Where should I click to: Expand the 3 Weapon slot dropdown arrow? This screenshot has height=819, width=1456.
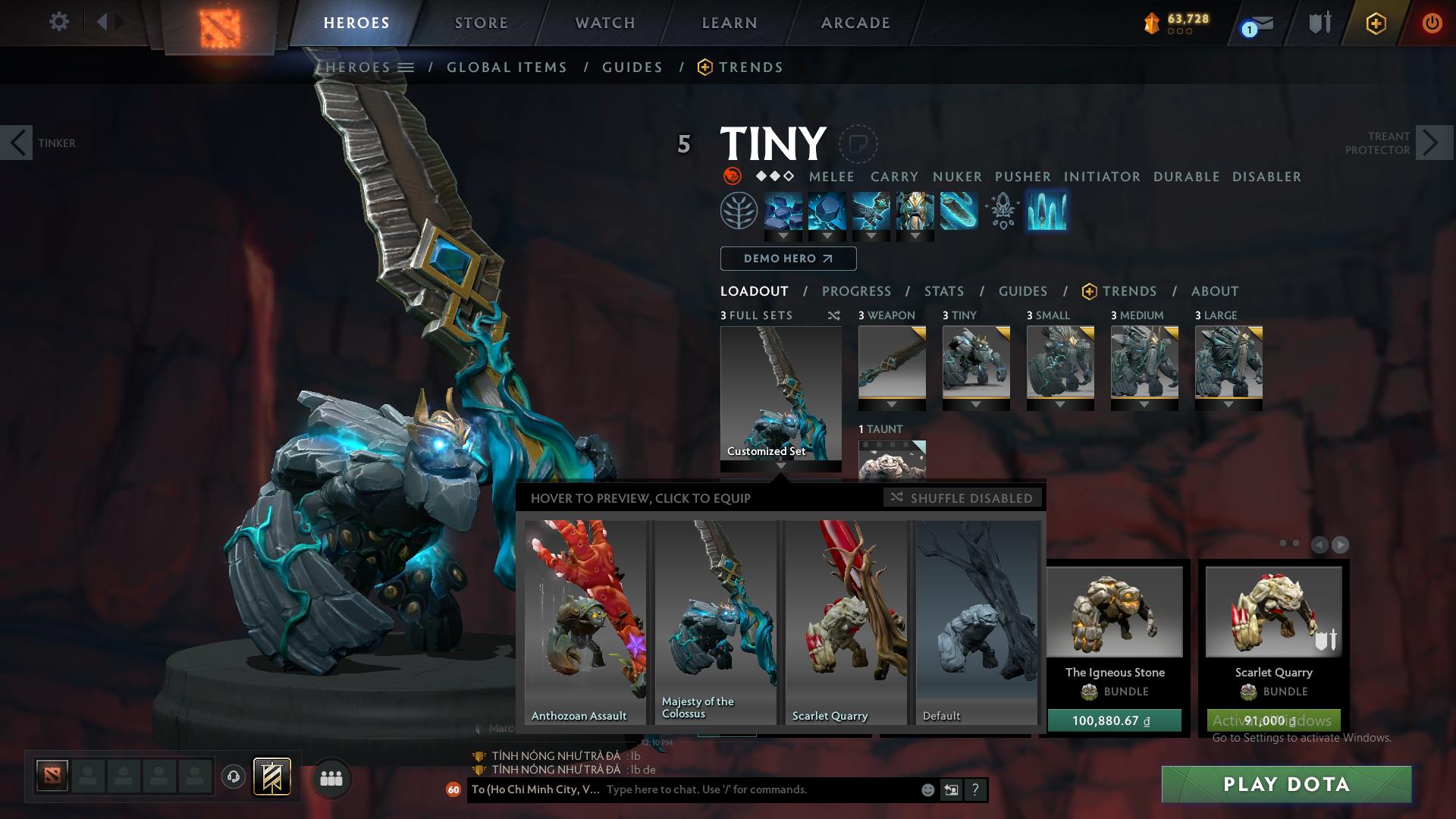tap(892, 404)
